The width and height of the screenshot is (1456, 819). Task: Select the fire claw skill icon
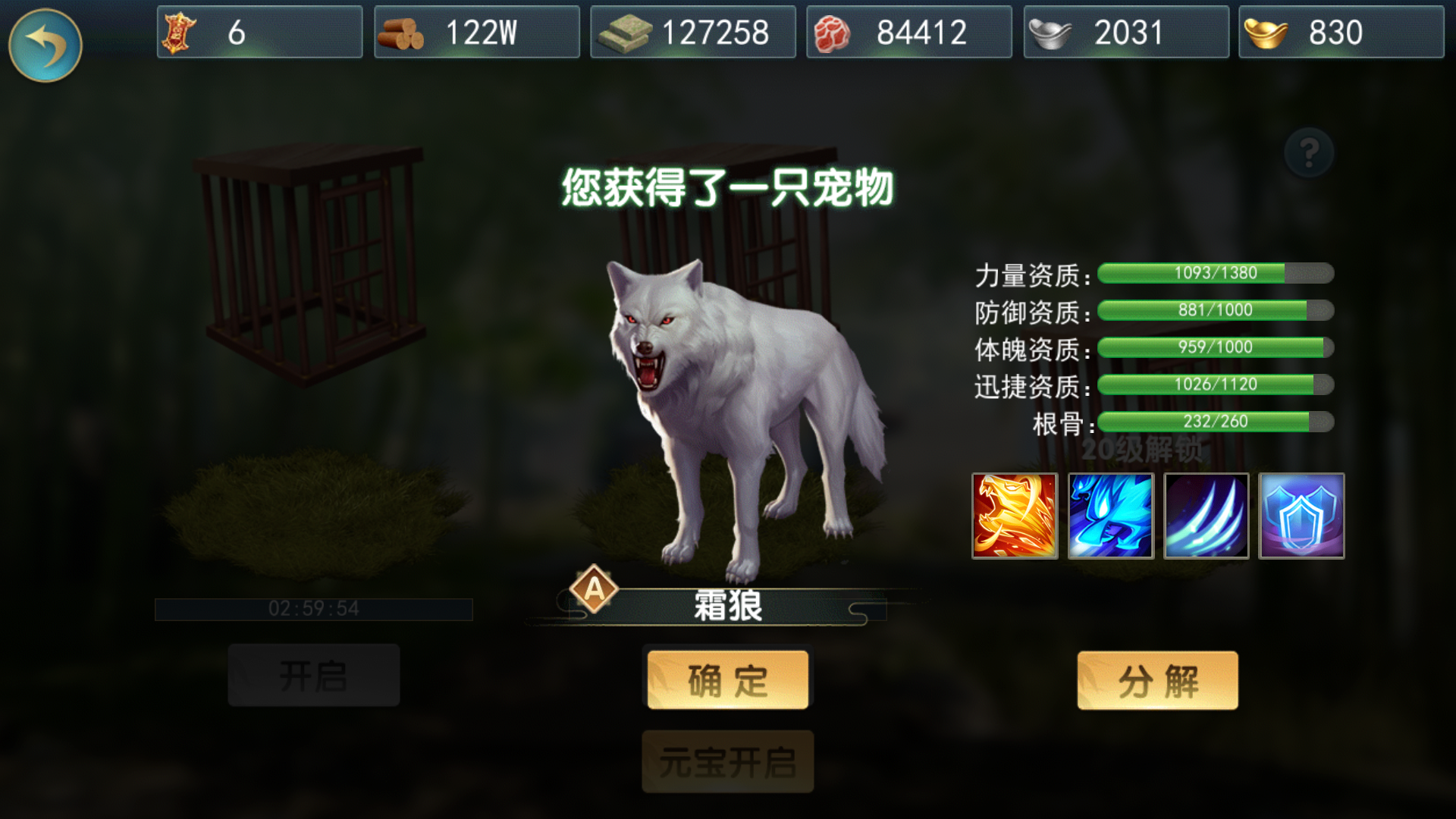1015,516
